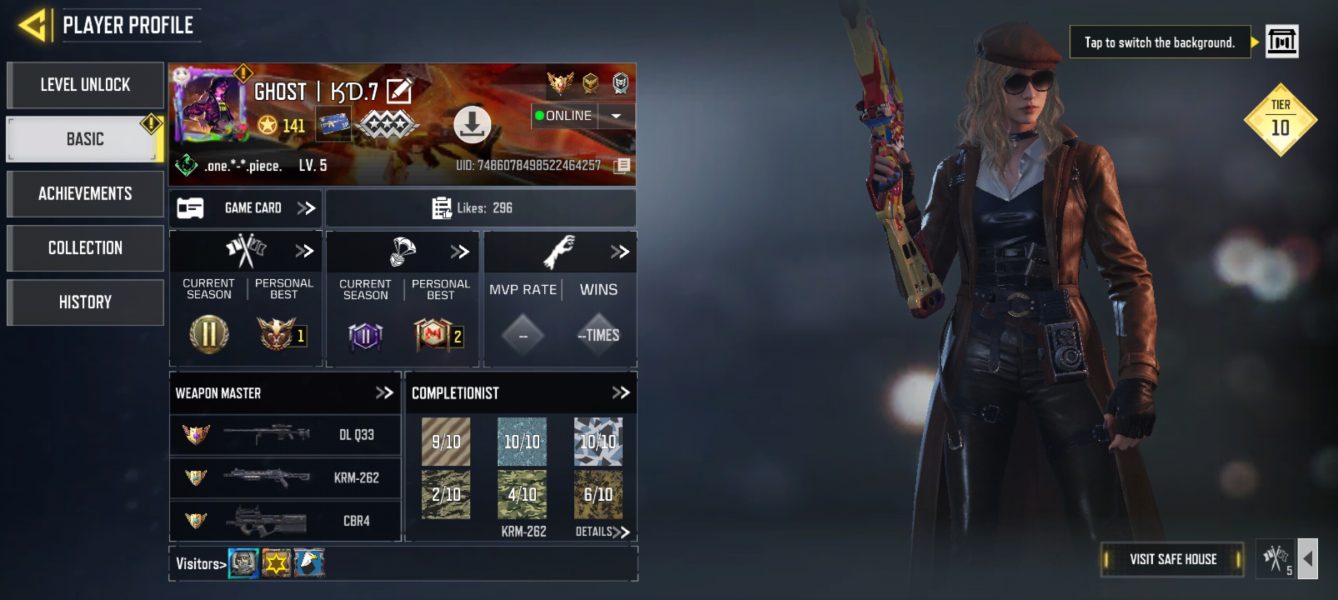Image resolution: width=1338 pixels, height=600 pixels.
Task: Show the Collection tab
Action: coord(85,247)
